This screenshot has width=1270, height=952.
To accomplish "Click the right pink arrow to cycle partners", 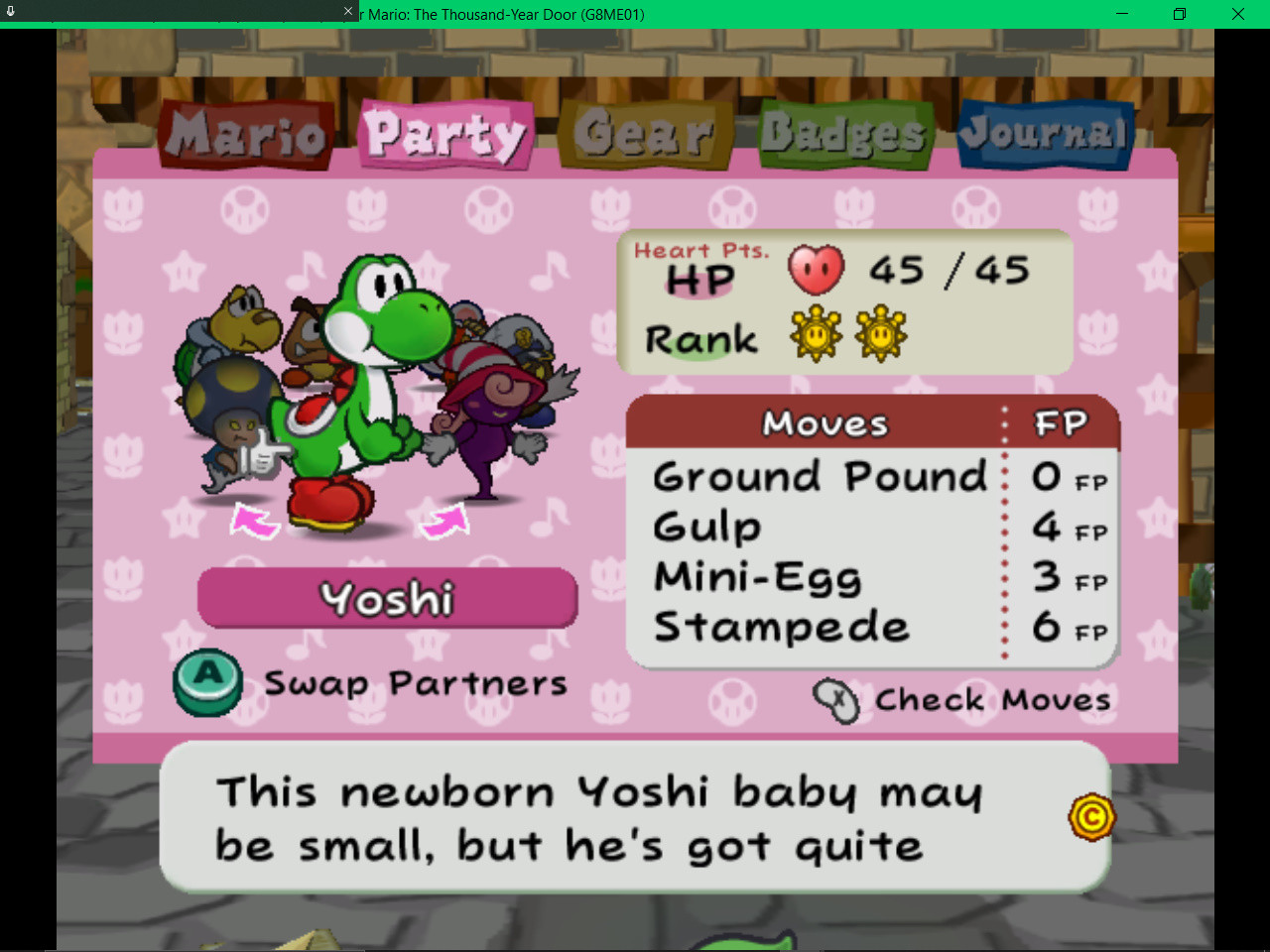I will coord(444,520).
